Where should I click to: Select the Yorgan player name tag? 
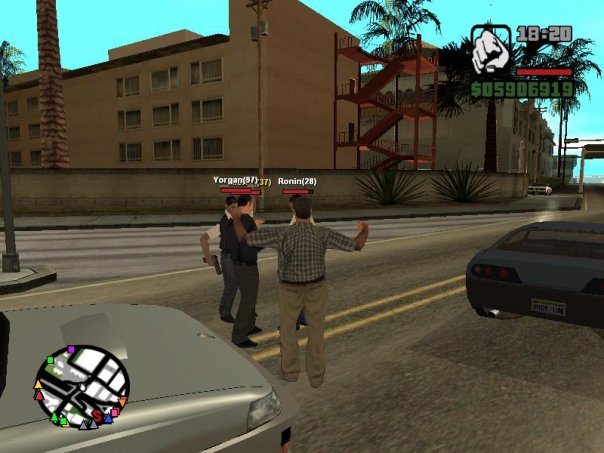pos(235,180)
